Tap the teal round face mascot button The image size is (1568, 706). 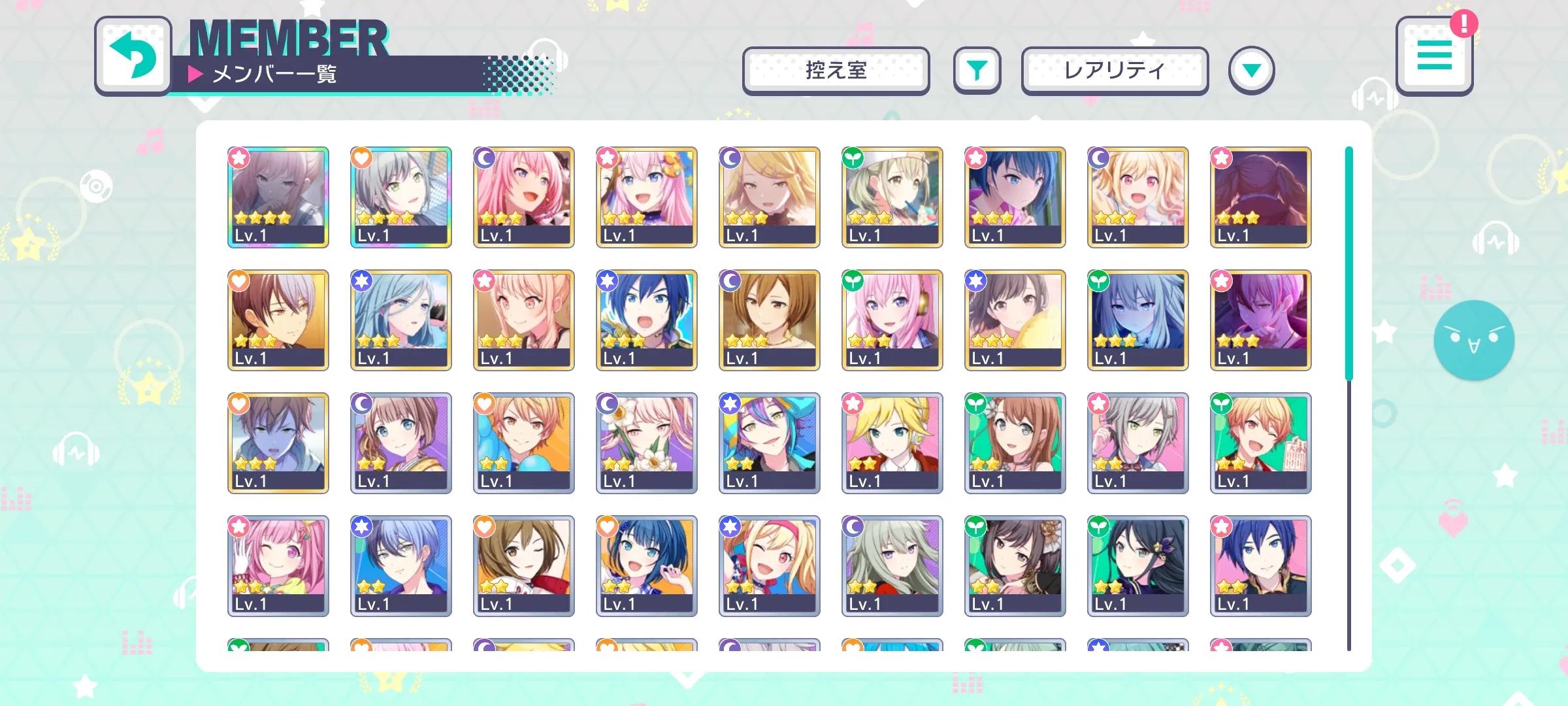pos(1474,340)
